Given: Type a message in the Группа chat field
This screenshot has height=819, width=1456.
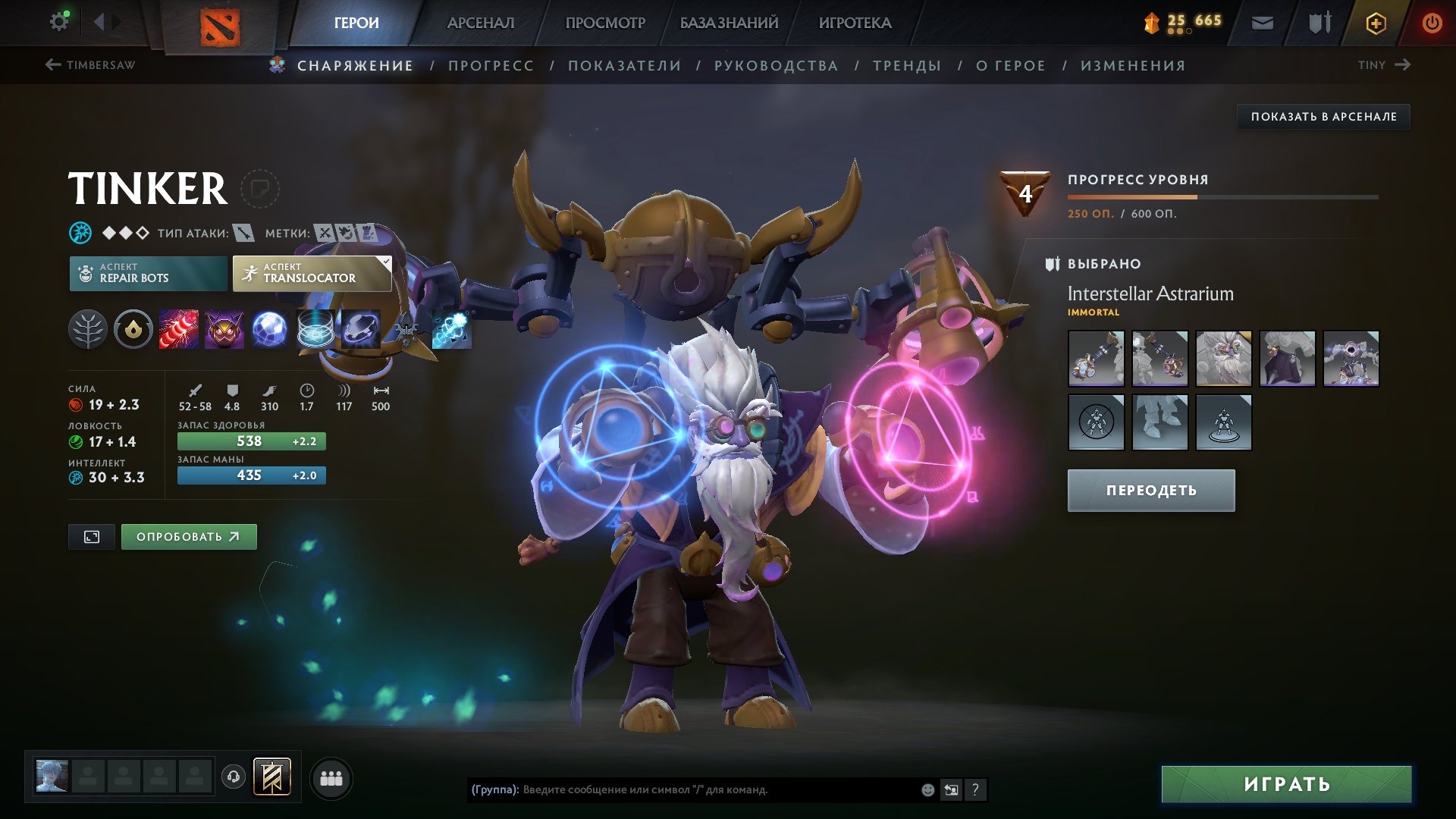Looking at the screenshot, I should coord(682,789).
